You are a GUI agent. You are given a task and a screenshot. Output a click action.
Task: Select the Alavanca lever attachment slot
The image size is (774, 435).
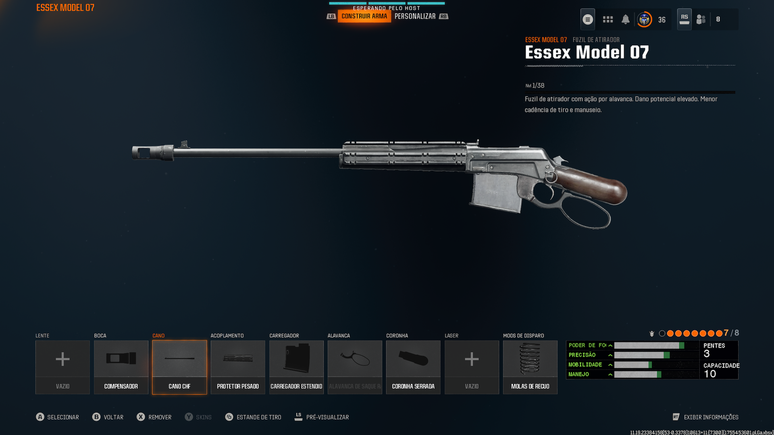[355, 366]
